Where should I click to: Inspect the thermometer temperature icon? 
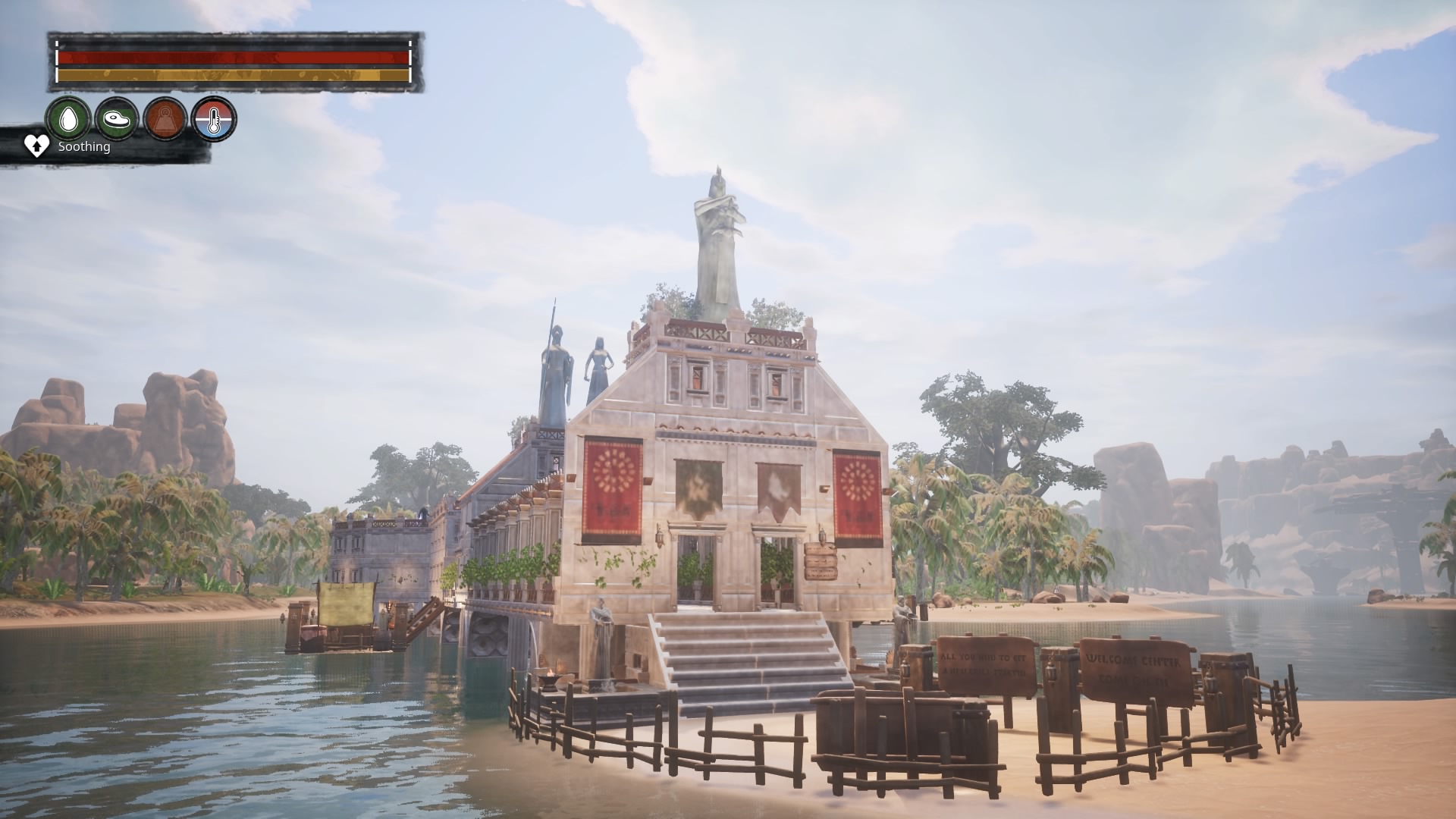[x=214, y=119]
